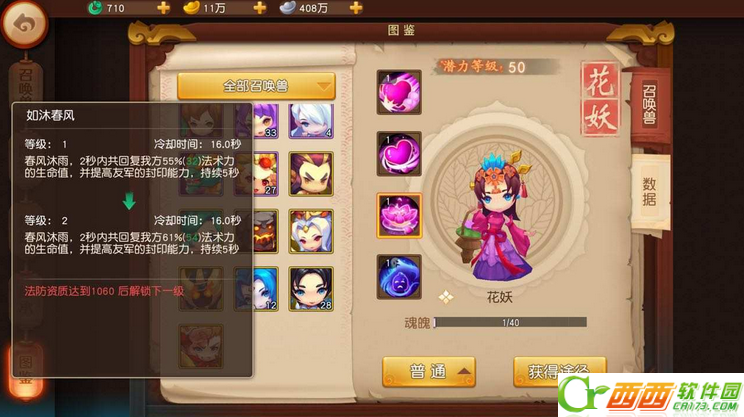Switch to the 数据 side tab
The width and height of the screenshot is (744, 417).
(650, 187)
